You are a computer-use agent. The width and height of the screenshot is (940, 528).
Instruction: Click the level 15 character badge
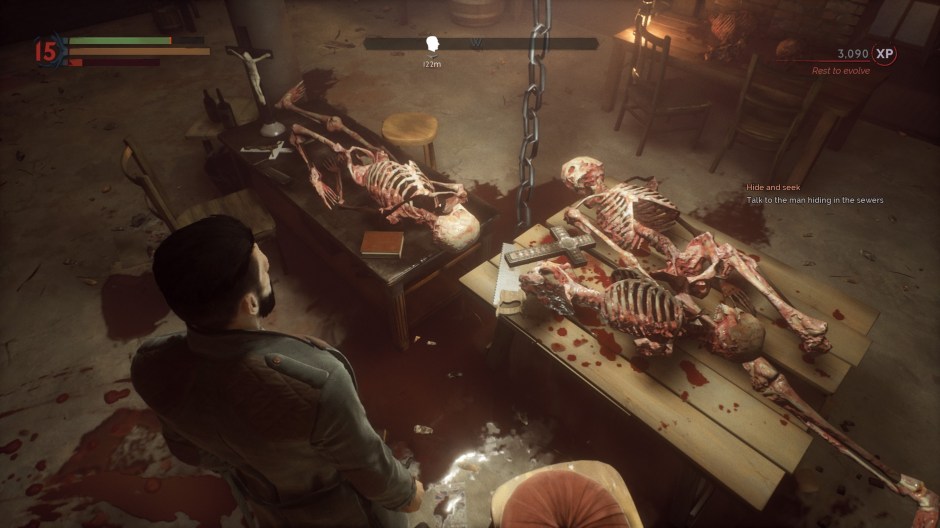pos(46,50)
